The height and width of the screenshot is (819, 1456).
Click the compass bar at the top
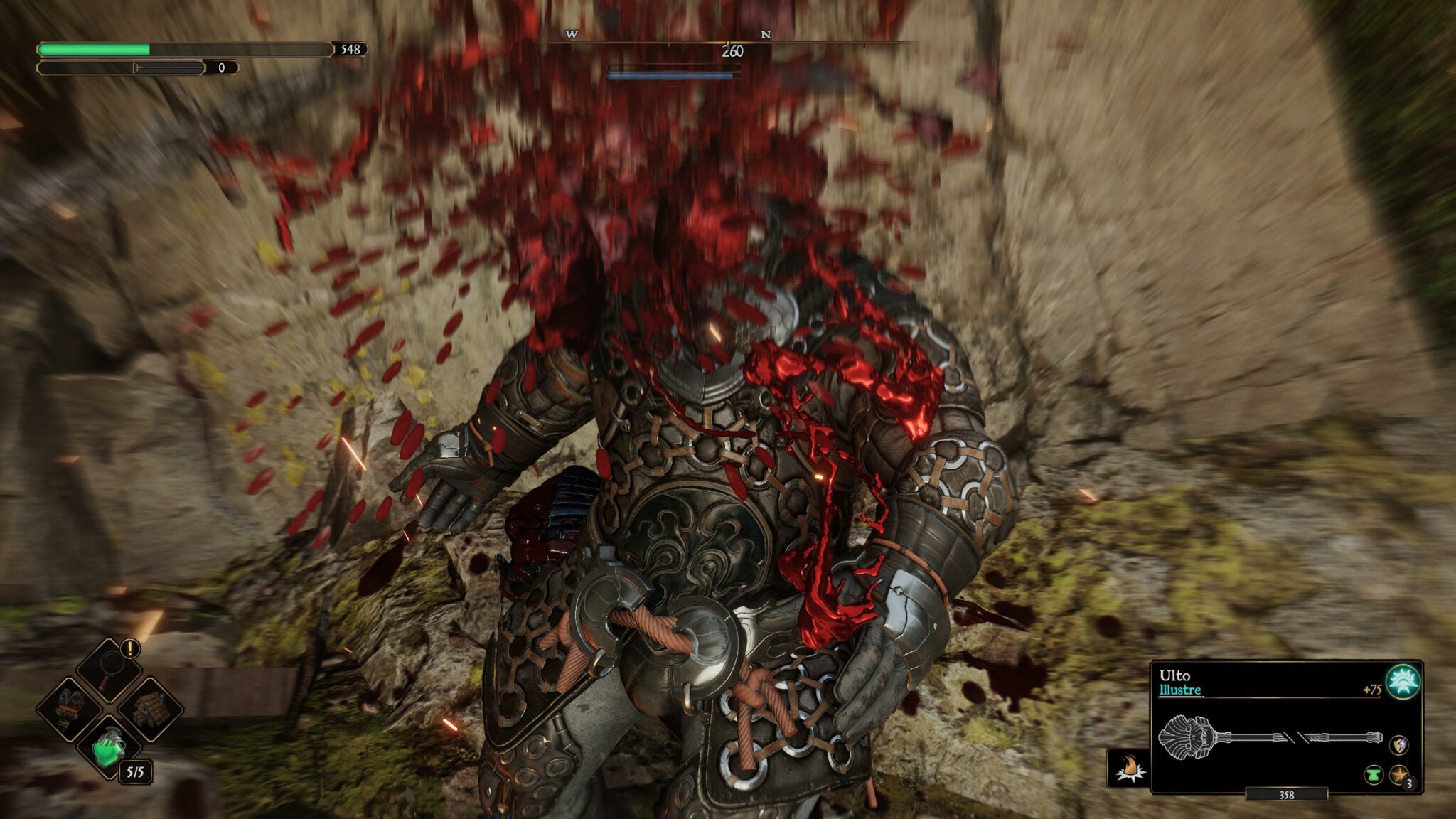click(725, 43)
